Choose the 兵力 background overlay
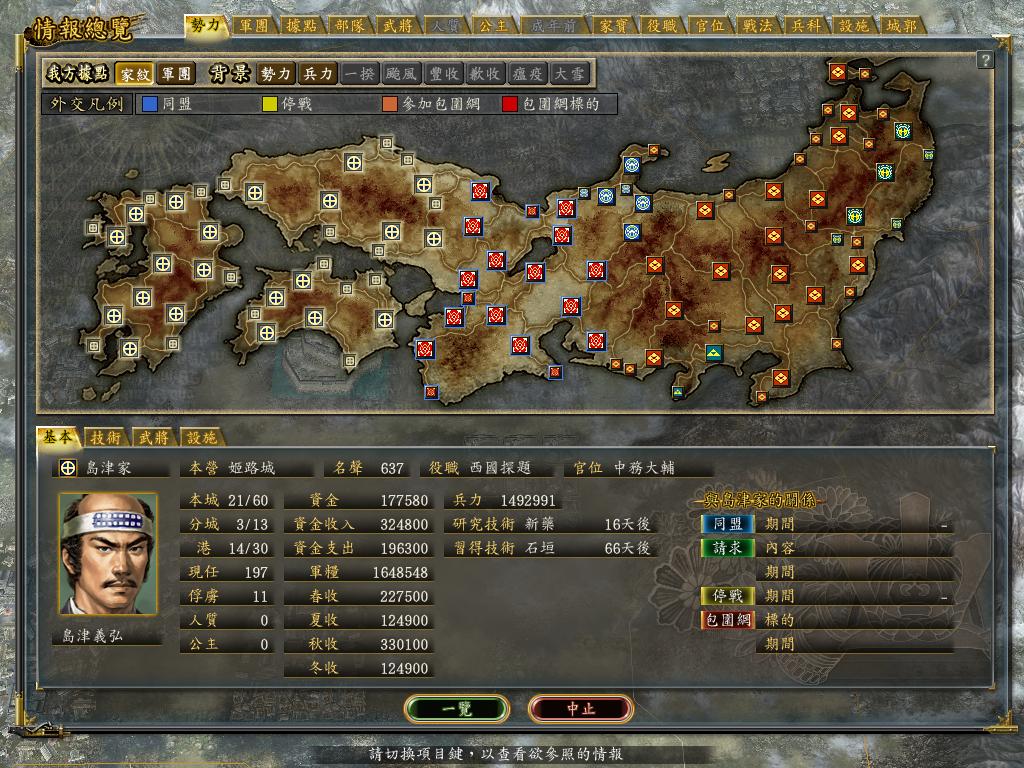 coord(319,74)
